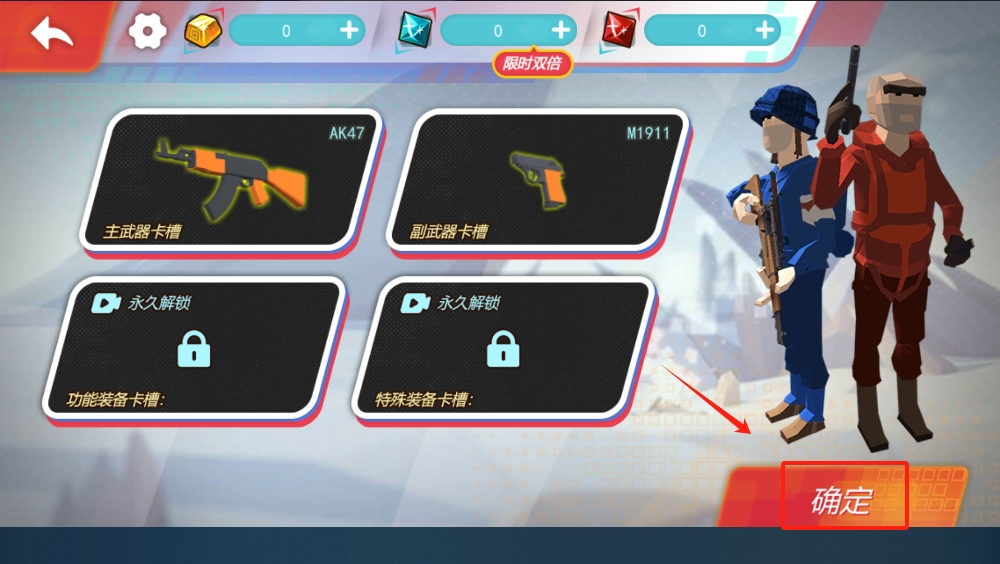Image resolution: width=1000 pixels, height=564 pixels.
Task: Add red gems with the plus button
Action: pos(765,31)
